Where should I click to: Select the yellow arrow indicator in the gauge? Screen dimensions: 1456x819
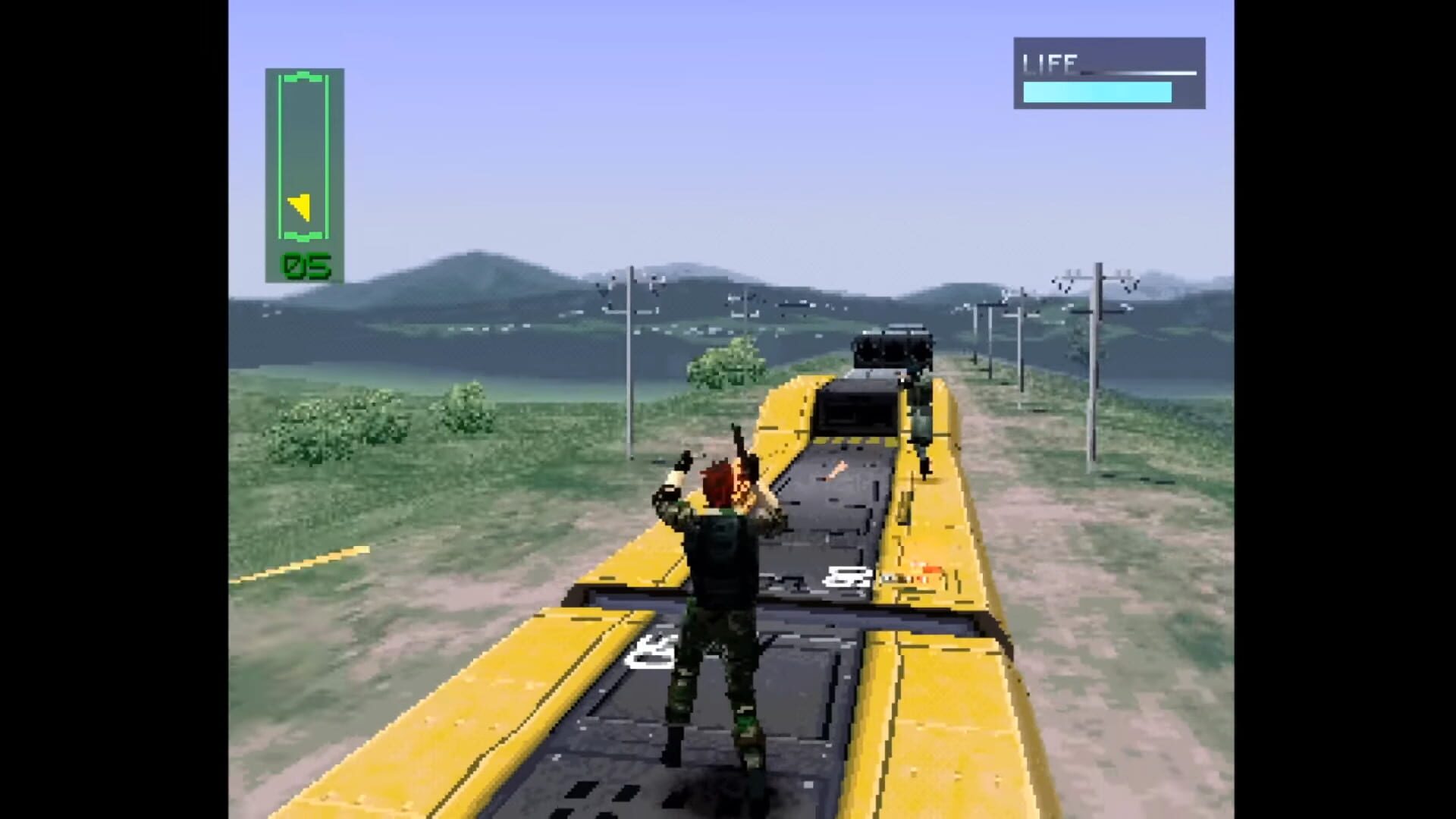300,206
